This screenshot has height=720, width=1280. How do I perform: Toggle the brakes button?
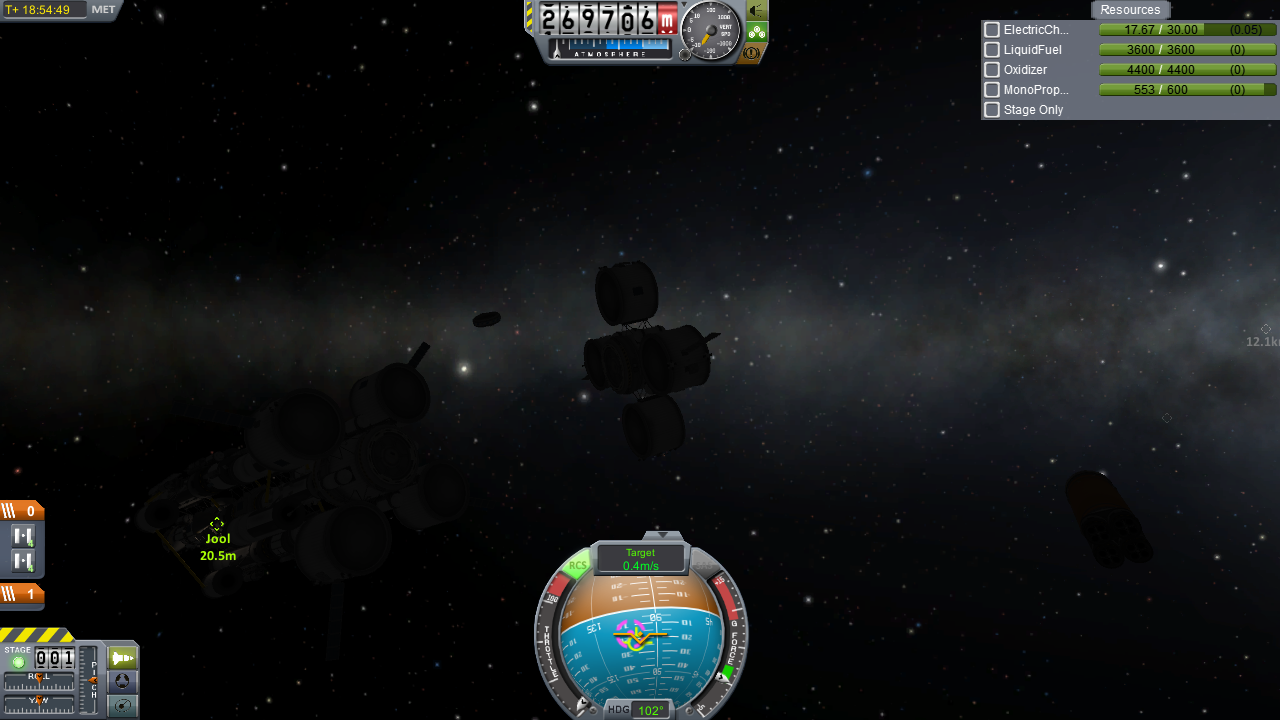click(753, 51)
